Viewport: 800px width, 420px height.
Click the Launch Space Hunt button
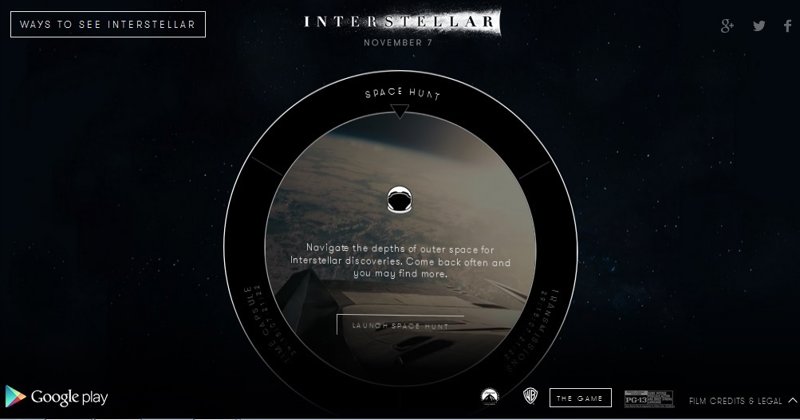tap(399, 325)
